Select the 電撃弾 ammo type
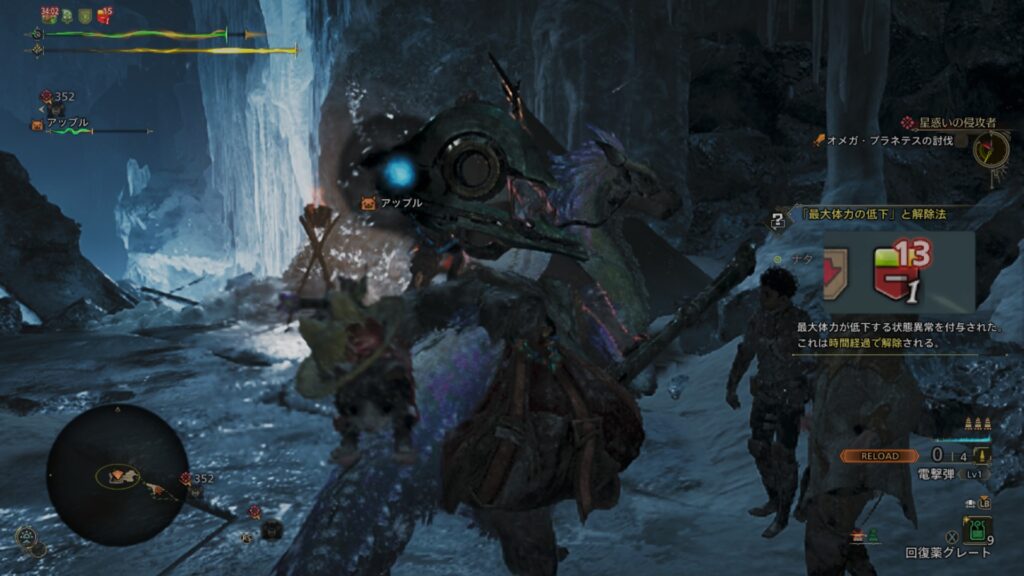 tap(937, 473)
